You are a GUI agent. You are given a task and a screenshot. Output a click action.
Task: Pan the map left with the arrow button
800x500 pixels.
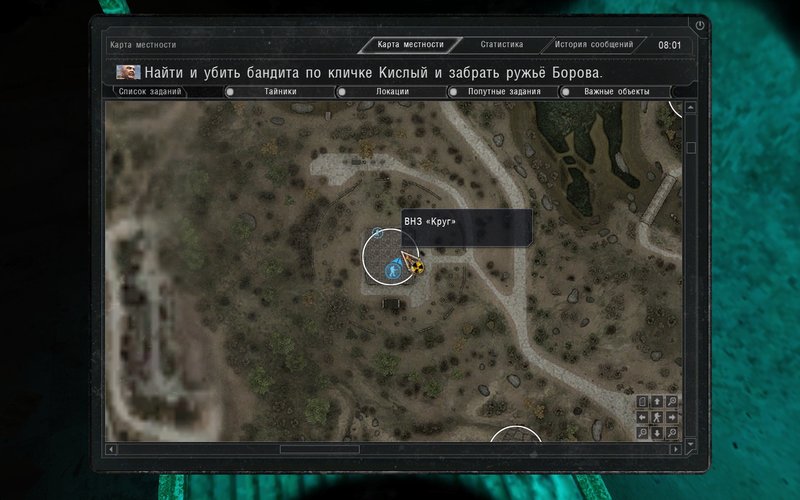642,417
